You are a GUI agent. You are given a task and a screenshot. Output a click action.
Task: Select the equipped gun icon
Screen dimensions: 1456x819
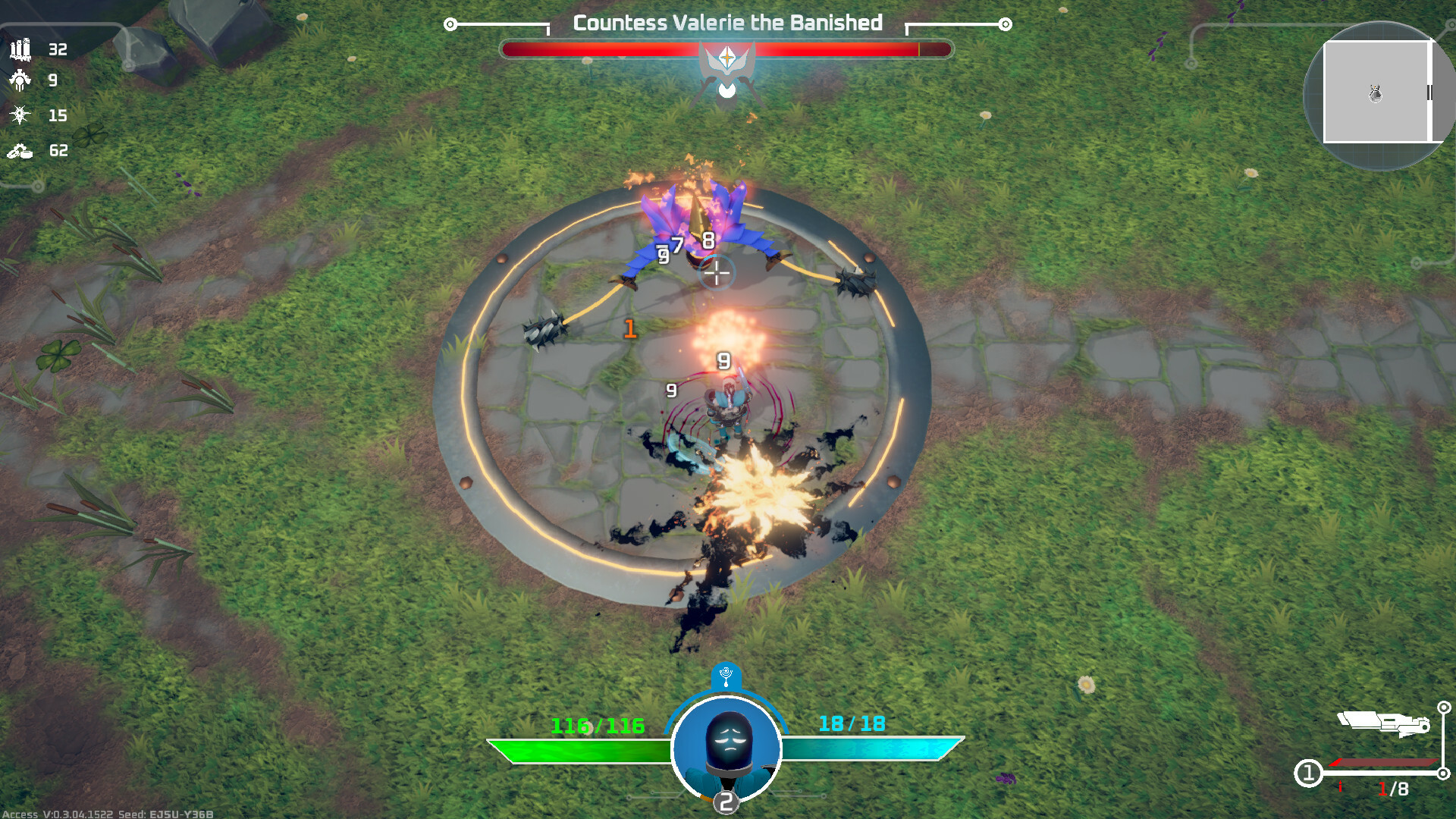1384,723
